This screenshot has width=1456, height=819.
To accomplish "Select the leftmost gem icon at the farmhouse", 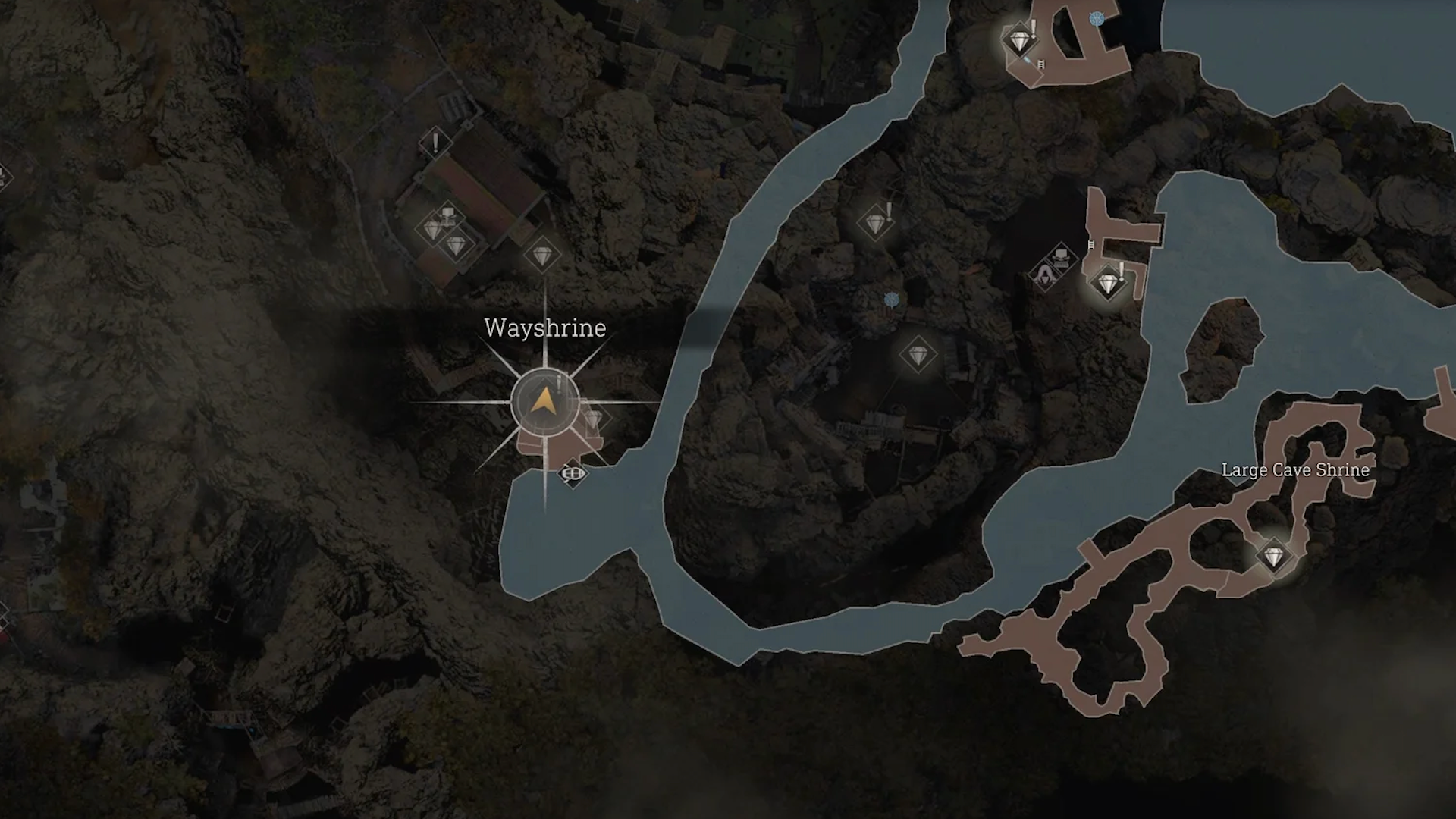I will coord(431,229).
